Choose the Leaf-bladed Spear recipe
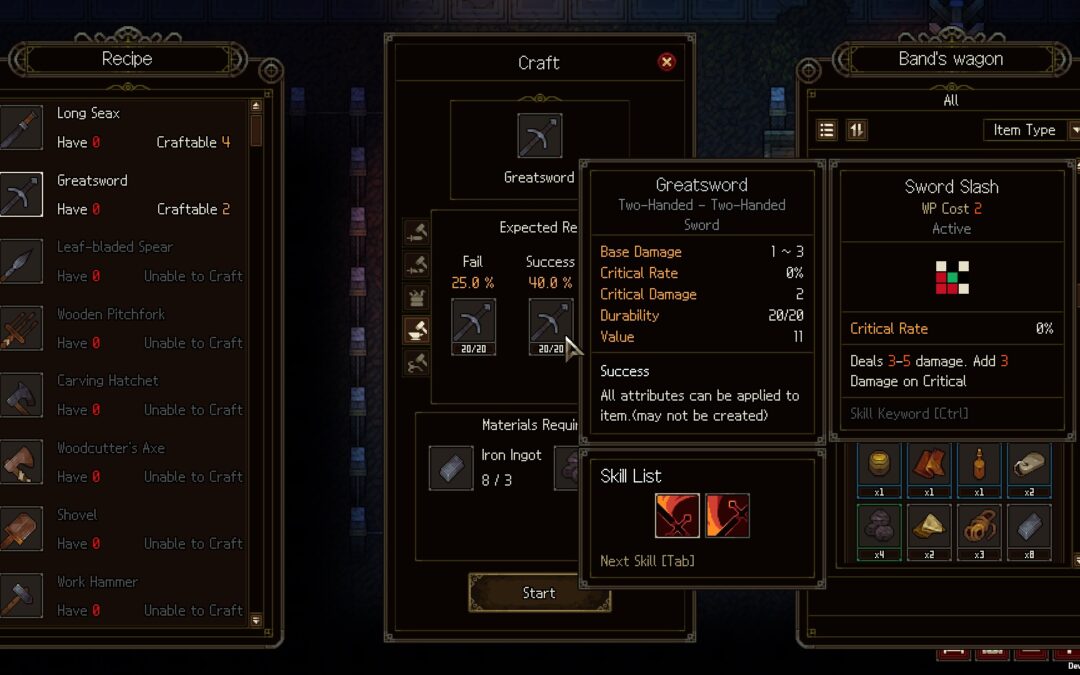Viewport: 1080px width, 675px height. click(x=125, y=262)
